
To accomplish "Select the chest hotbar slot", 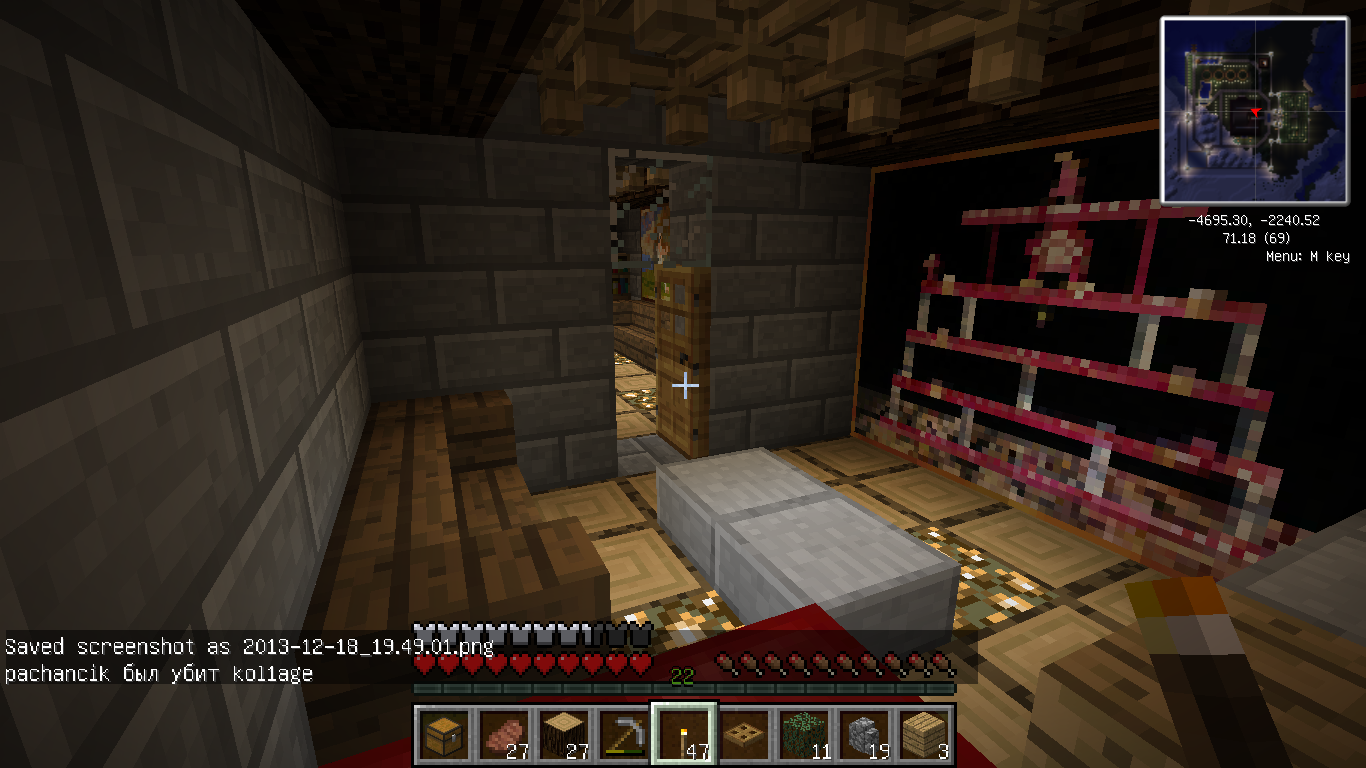I will tap(443, 735).
